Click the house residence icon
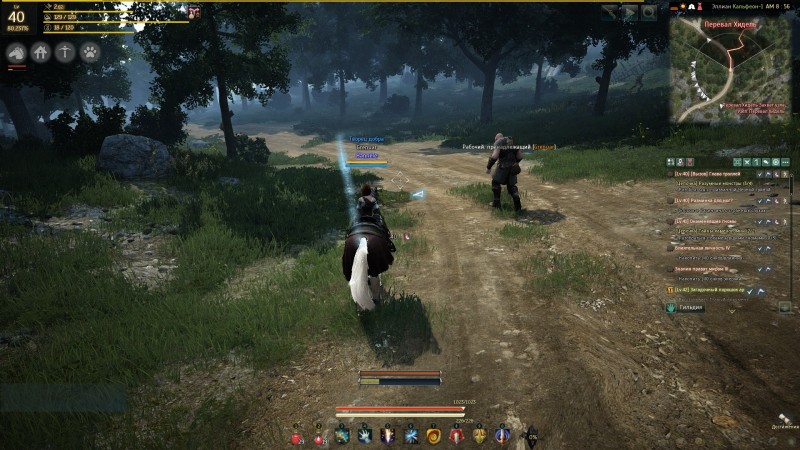The width and height of the screenshot is (800, 450). [x=41, y=52]
